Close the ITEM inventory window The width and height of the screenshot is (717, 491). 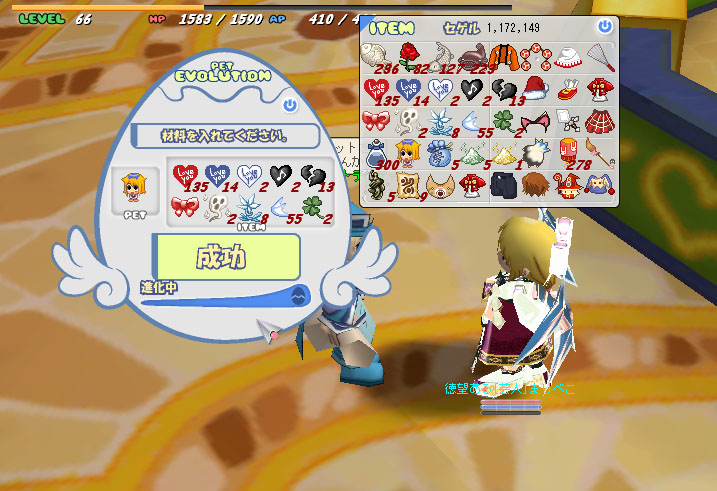(604, 26)
